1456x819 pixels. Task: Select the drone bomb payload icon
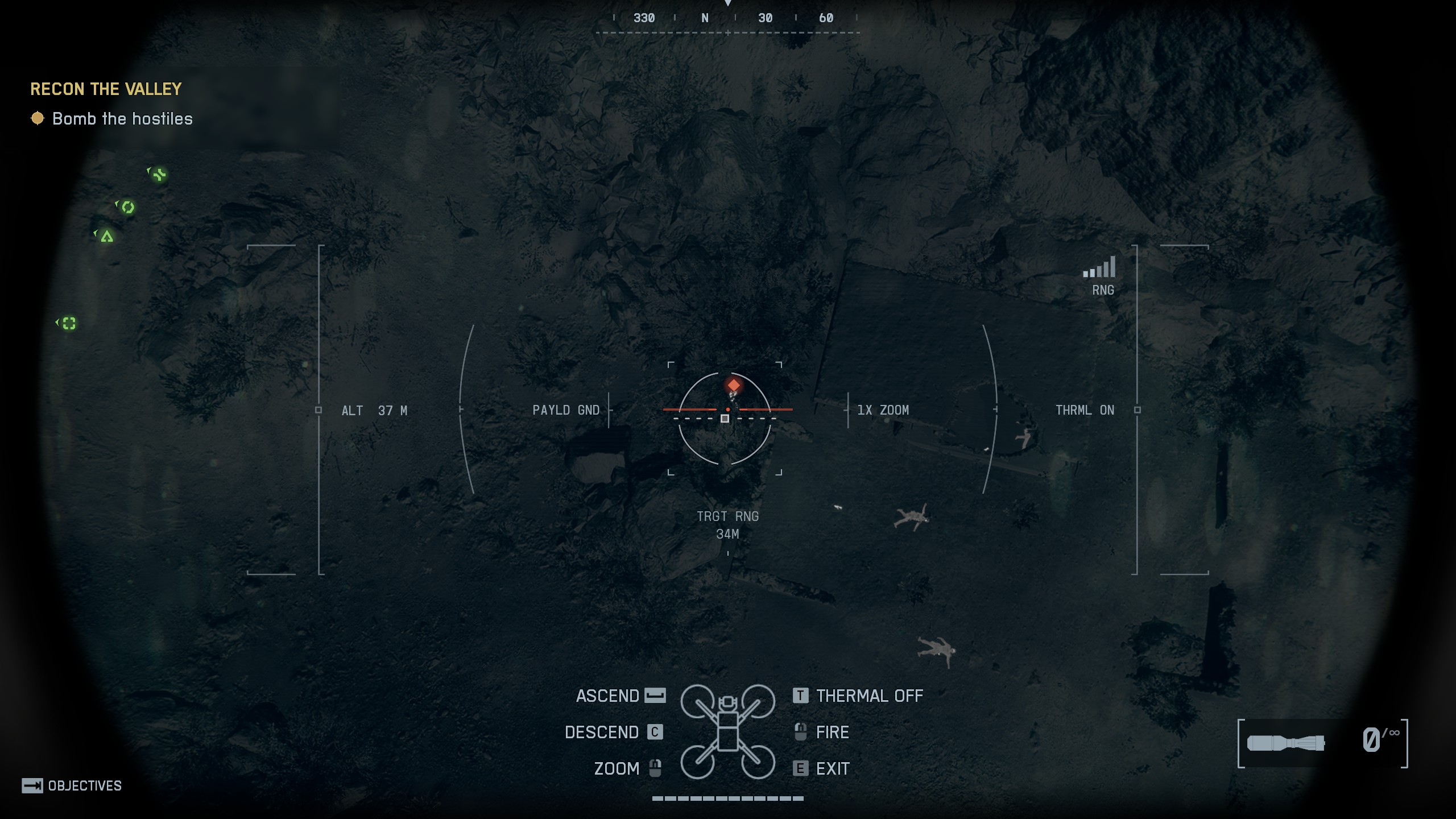[x=1285, y=743]
